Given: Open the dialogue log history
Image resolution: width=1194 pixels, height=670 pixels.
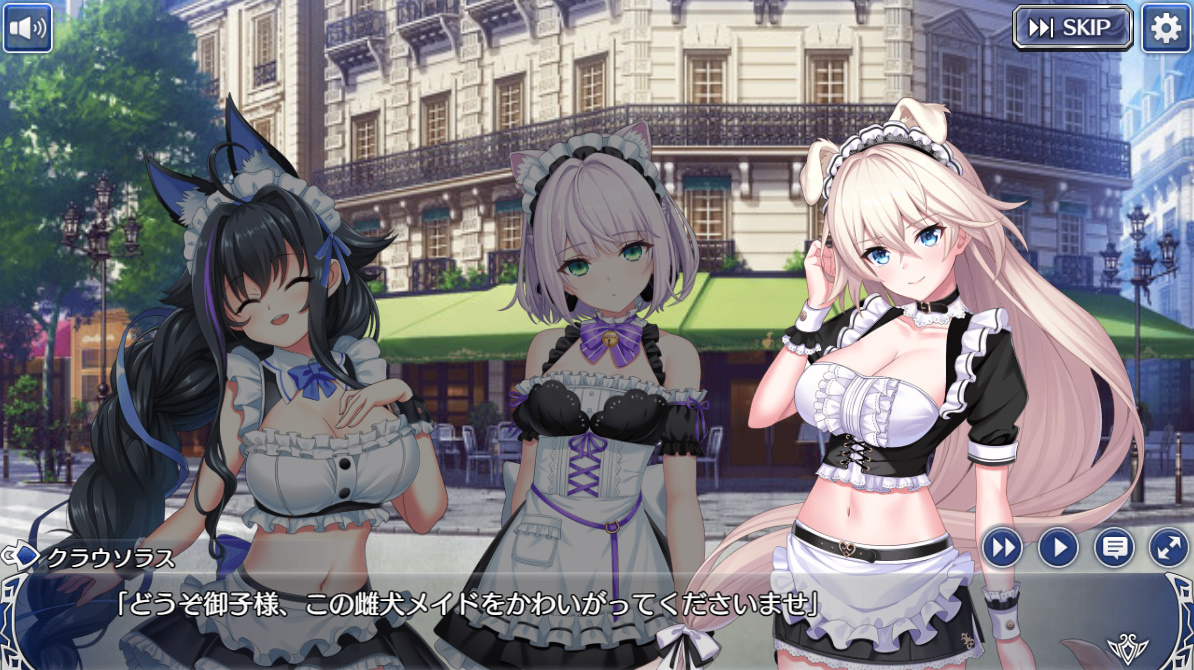Looking at the screenshot, I should point(1113,547).
